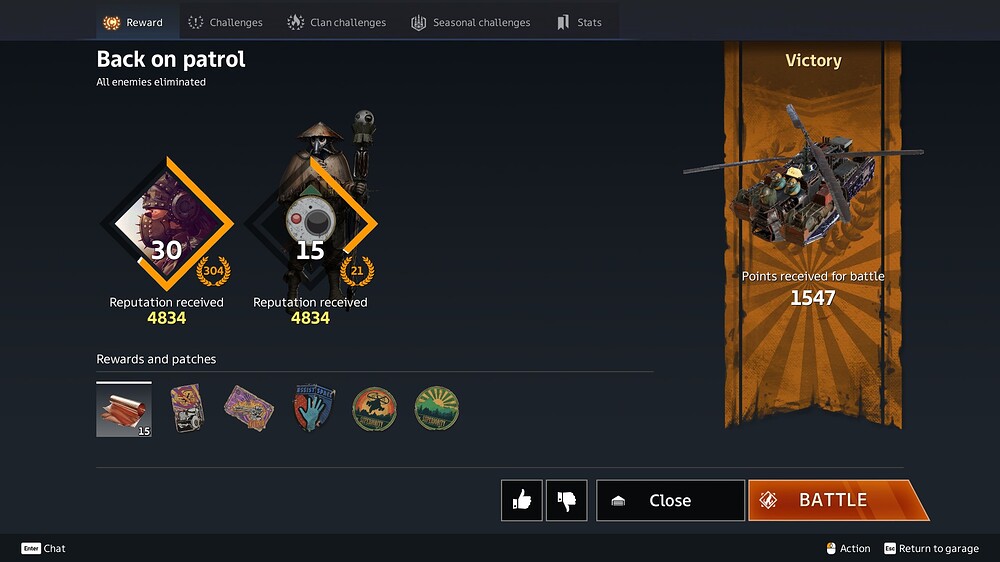View the green sunrise round patch
1000x562 pixels.
tap(436, 409)
